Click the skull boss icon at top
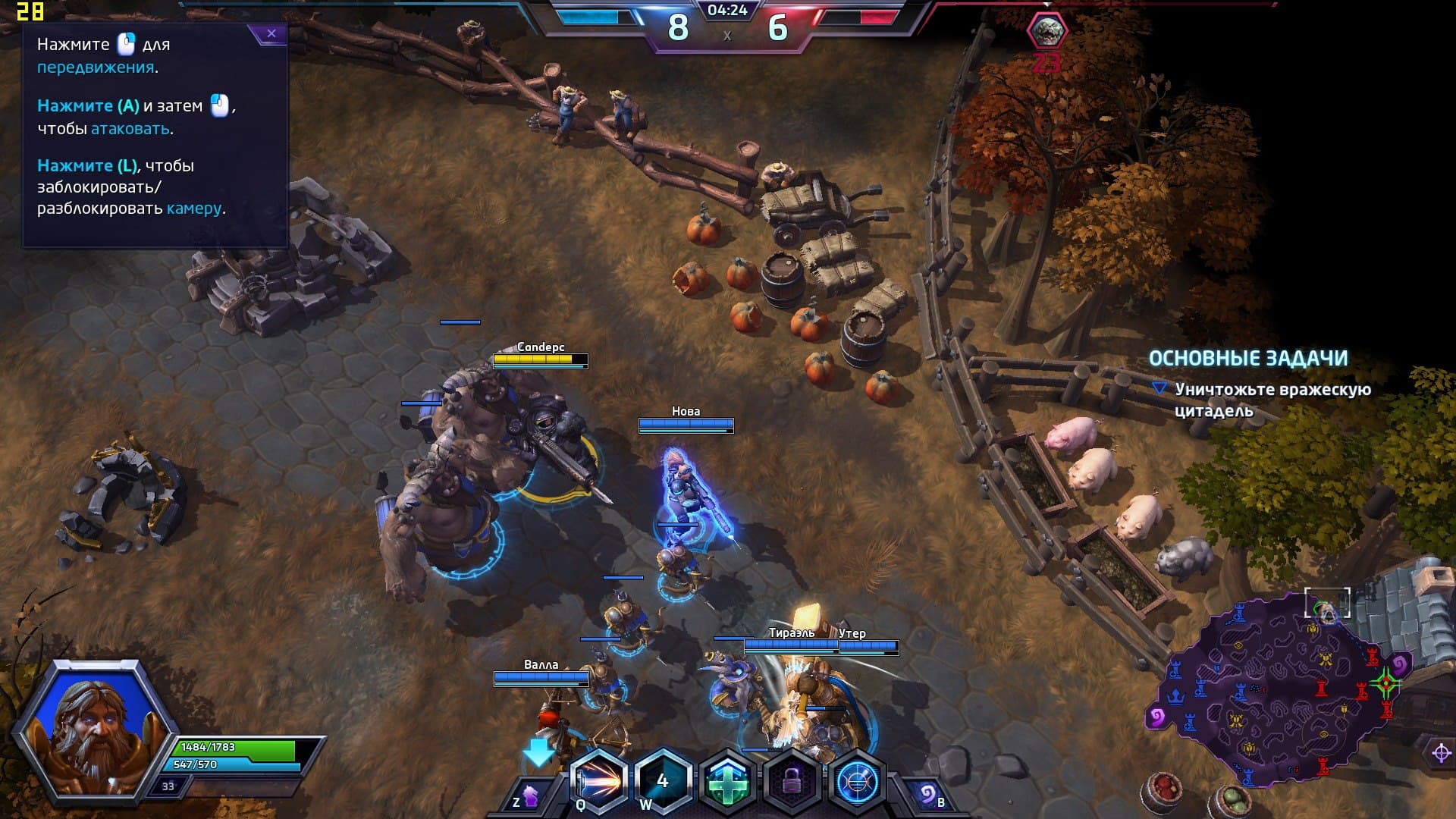Image resolution: width=1456 pixels, height=819 pixels. pos(1046,31)
